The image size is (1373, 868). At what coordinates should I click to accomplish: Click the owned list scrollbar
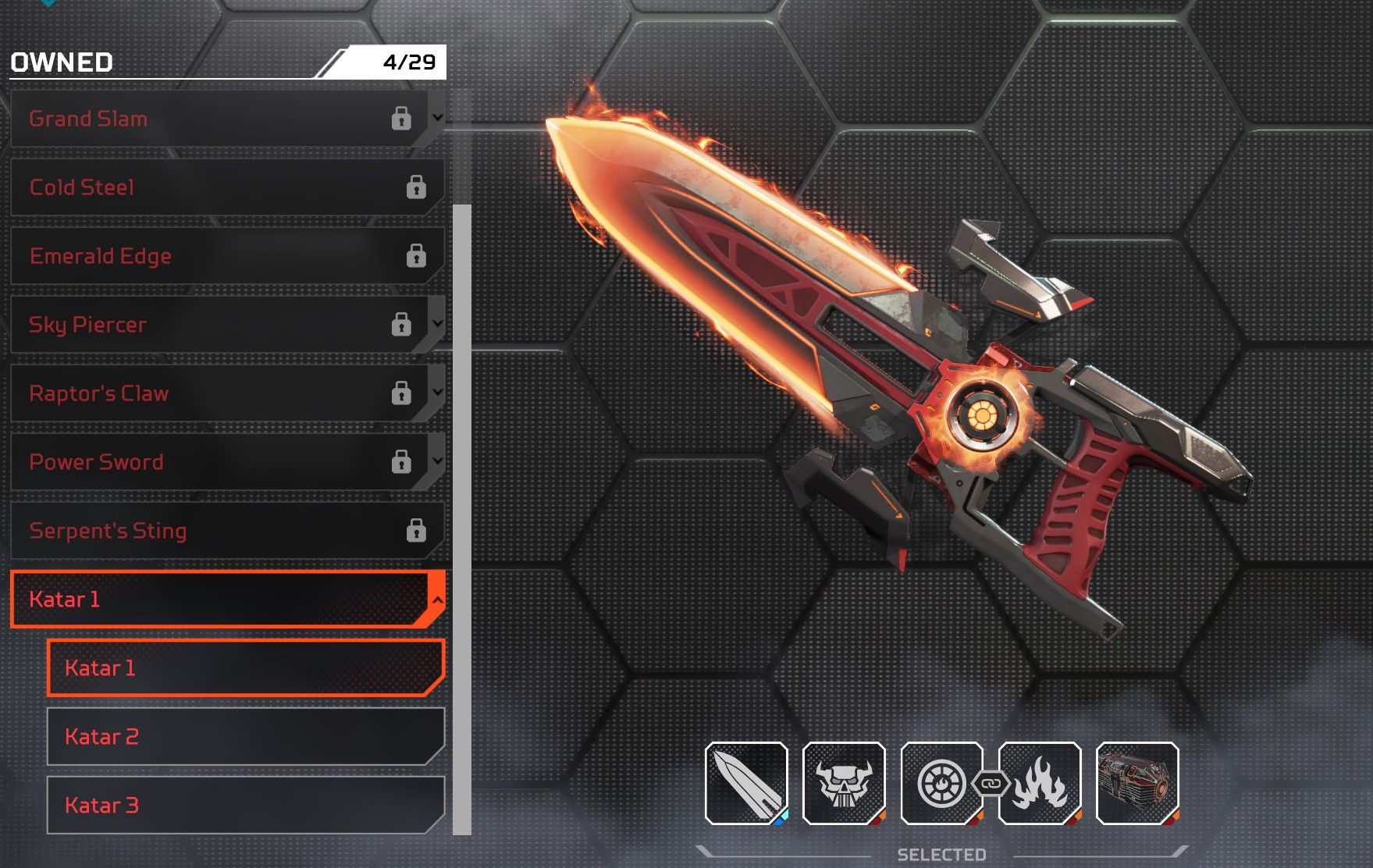462,515
